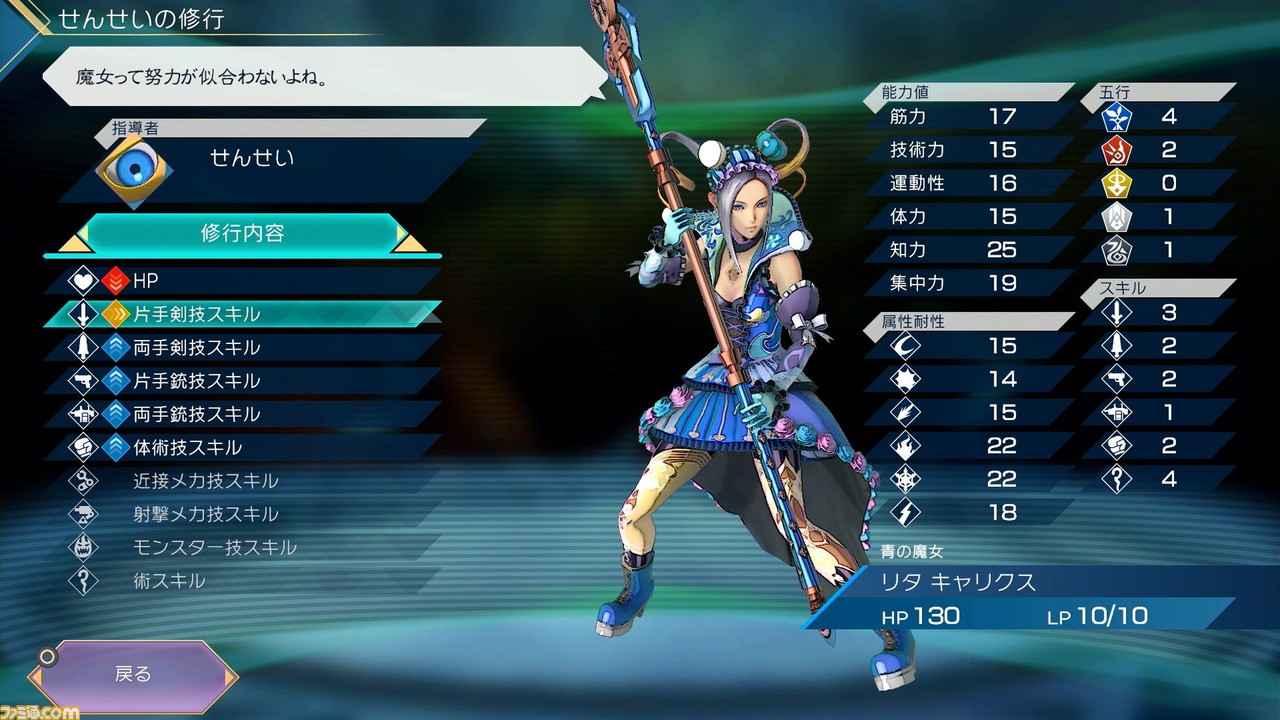Click the 近接メカ技スキル entry
The height and width of the screenshot is (720, 1280).
coord(240,481)
